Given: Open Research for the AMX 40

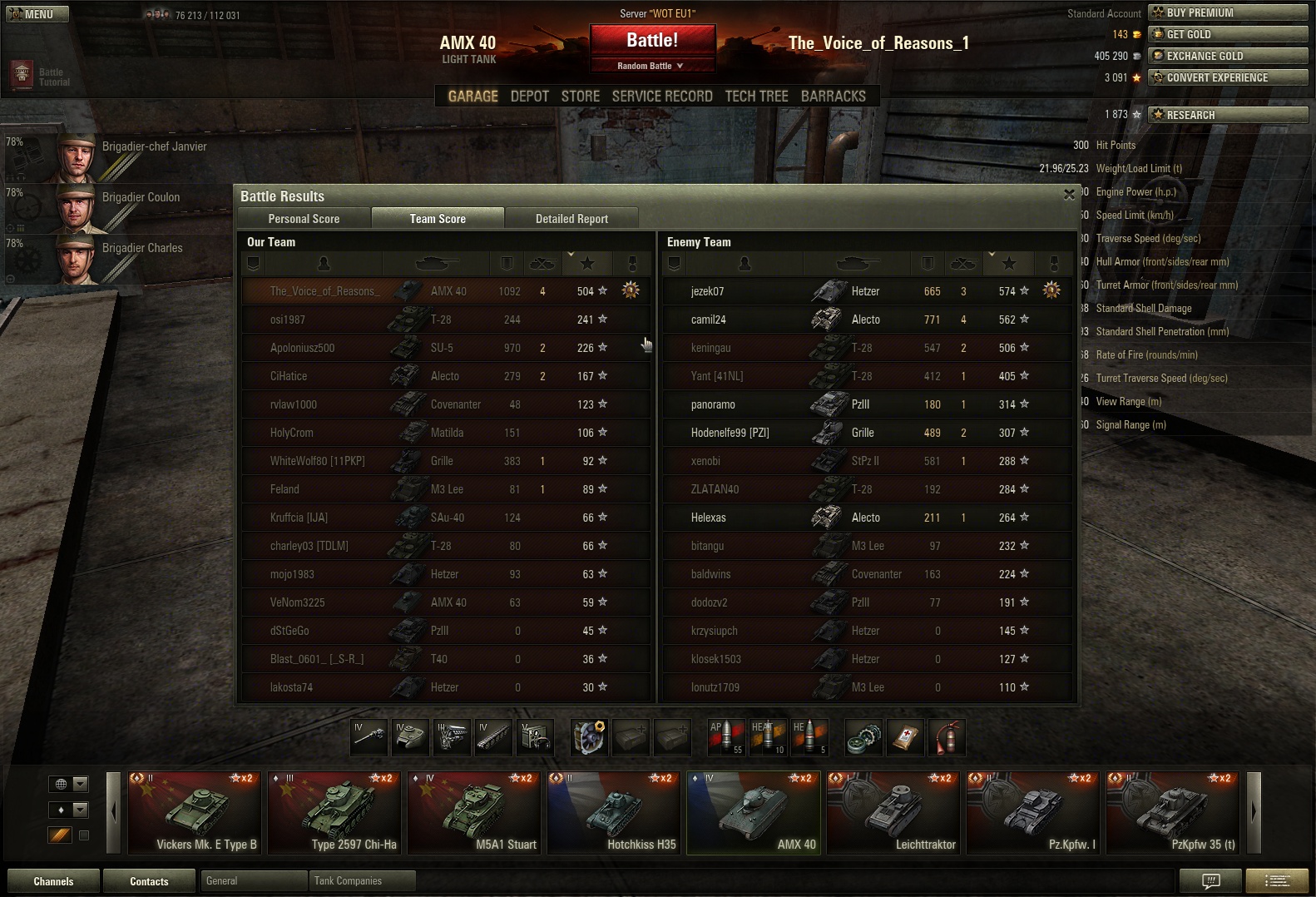Looking at the screenshot, I should [1227, 115].
